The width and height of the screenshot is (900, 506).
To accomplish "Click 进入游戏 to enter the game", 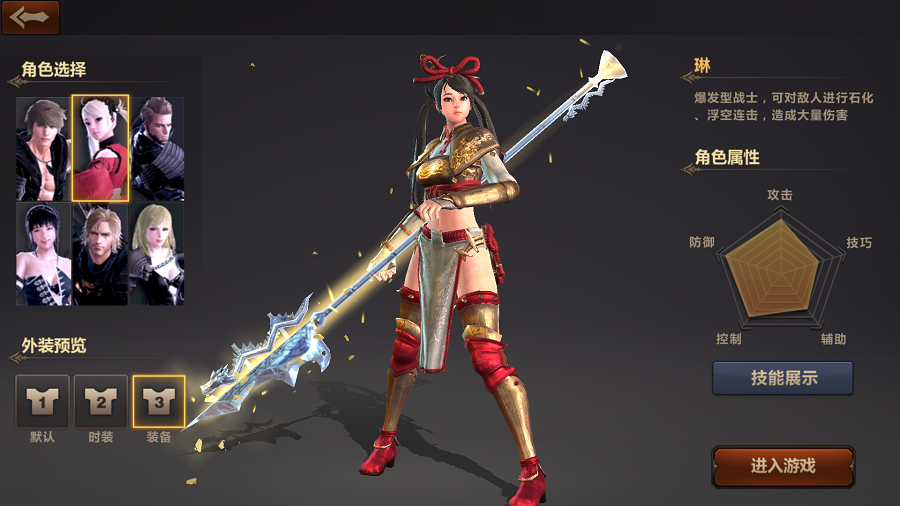I will (783, 466).
